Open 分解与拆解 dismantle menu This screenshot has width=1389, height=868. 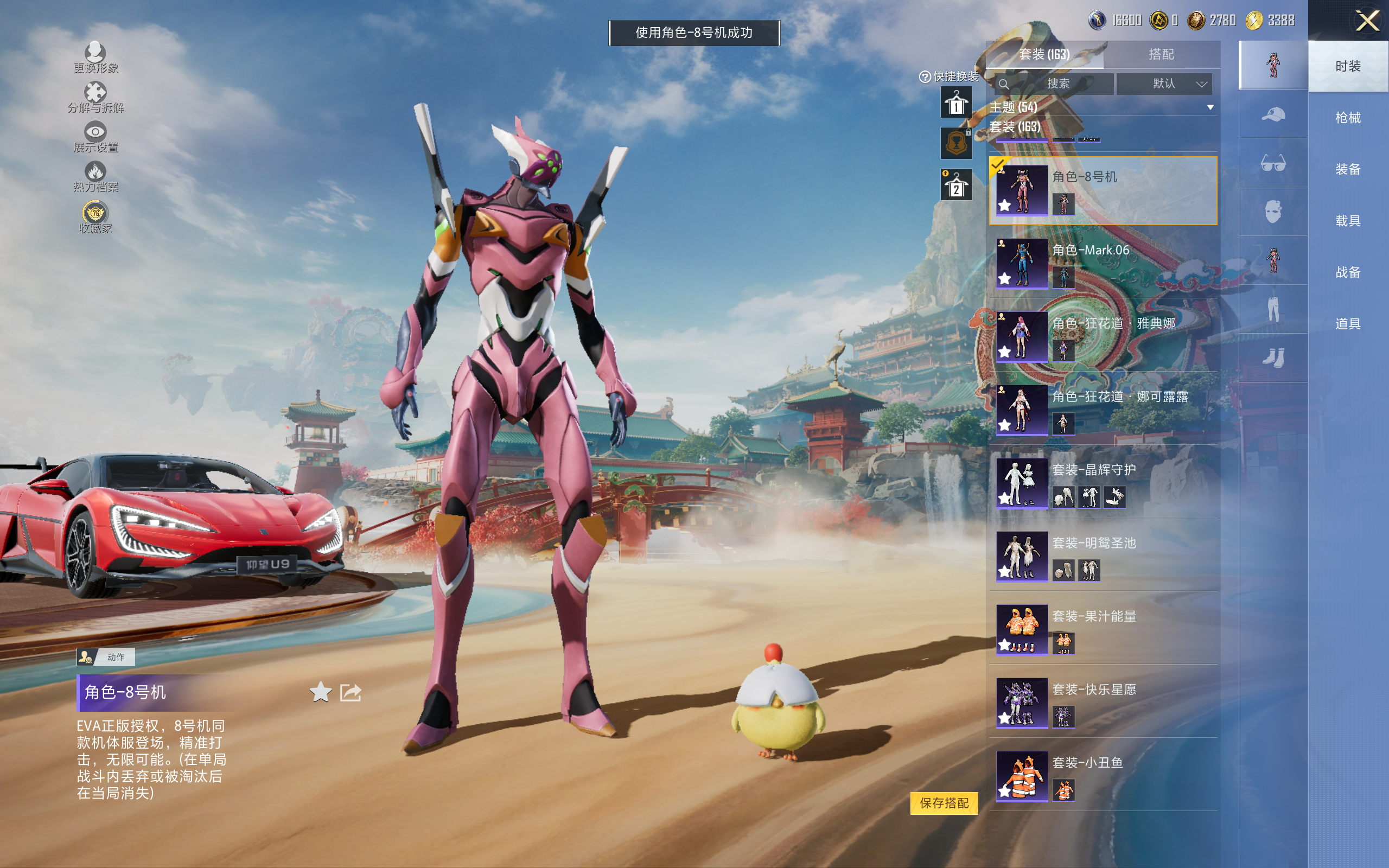click(95, 97)
